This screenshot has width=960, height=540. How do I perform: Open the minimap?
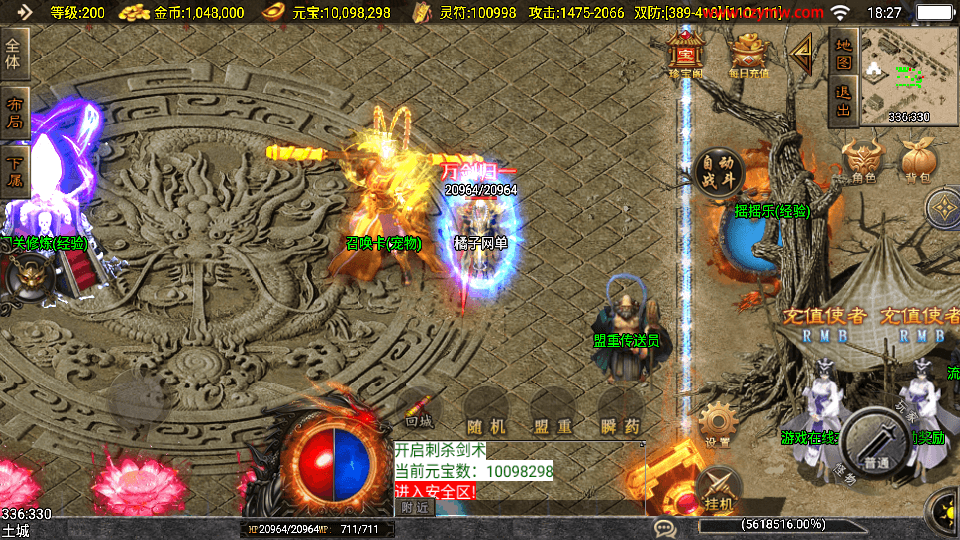click(908, 74)
